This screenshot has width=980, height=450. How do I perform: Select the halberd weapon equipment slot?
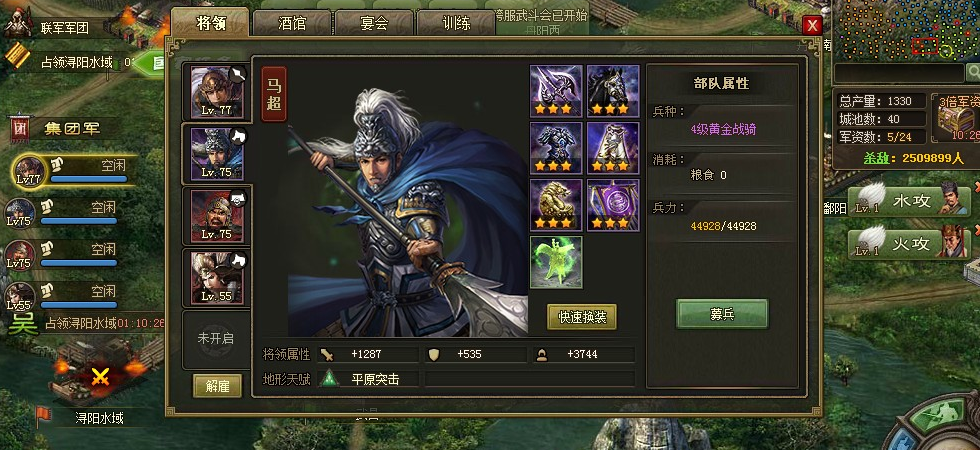pyautogui.click(x=556, y=91)
